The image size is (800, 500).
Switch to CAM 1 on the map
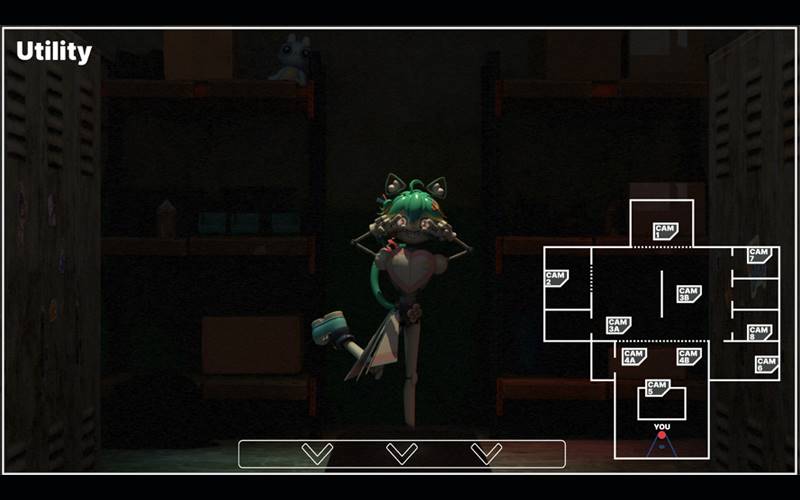tap(665, 231)
